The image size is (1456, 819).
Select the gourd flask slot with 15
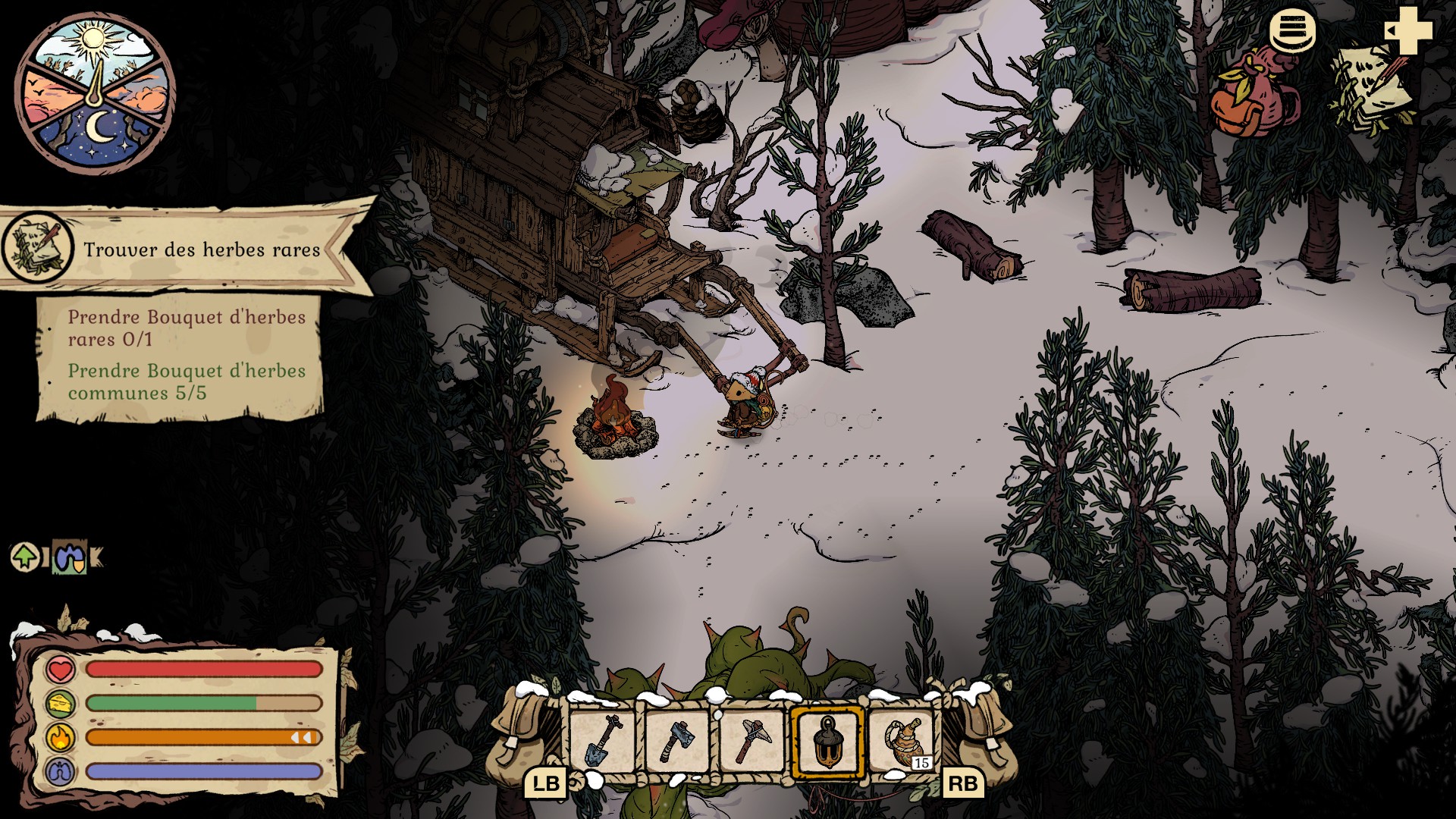tap(902, 741)
